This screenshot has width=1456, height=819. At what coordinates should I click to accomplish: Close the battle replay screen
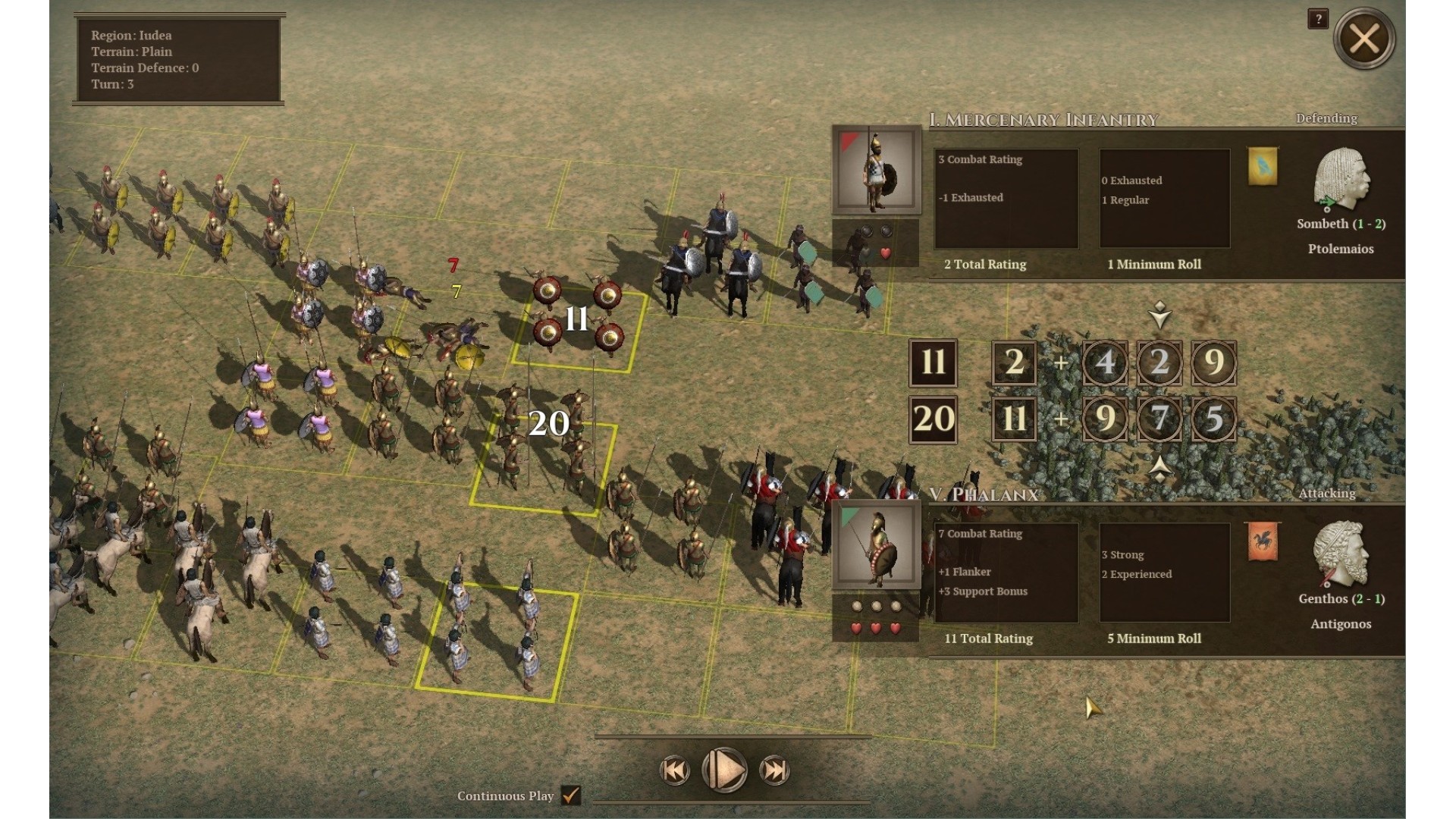click(1363, 39)
